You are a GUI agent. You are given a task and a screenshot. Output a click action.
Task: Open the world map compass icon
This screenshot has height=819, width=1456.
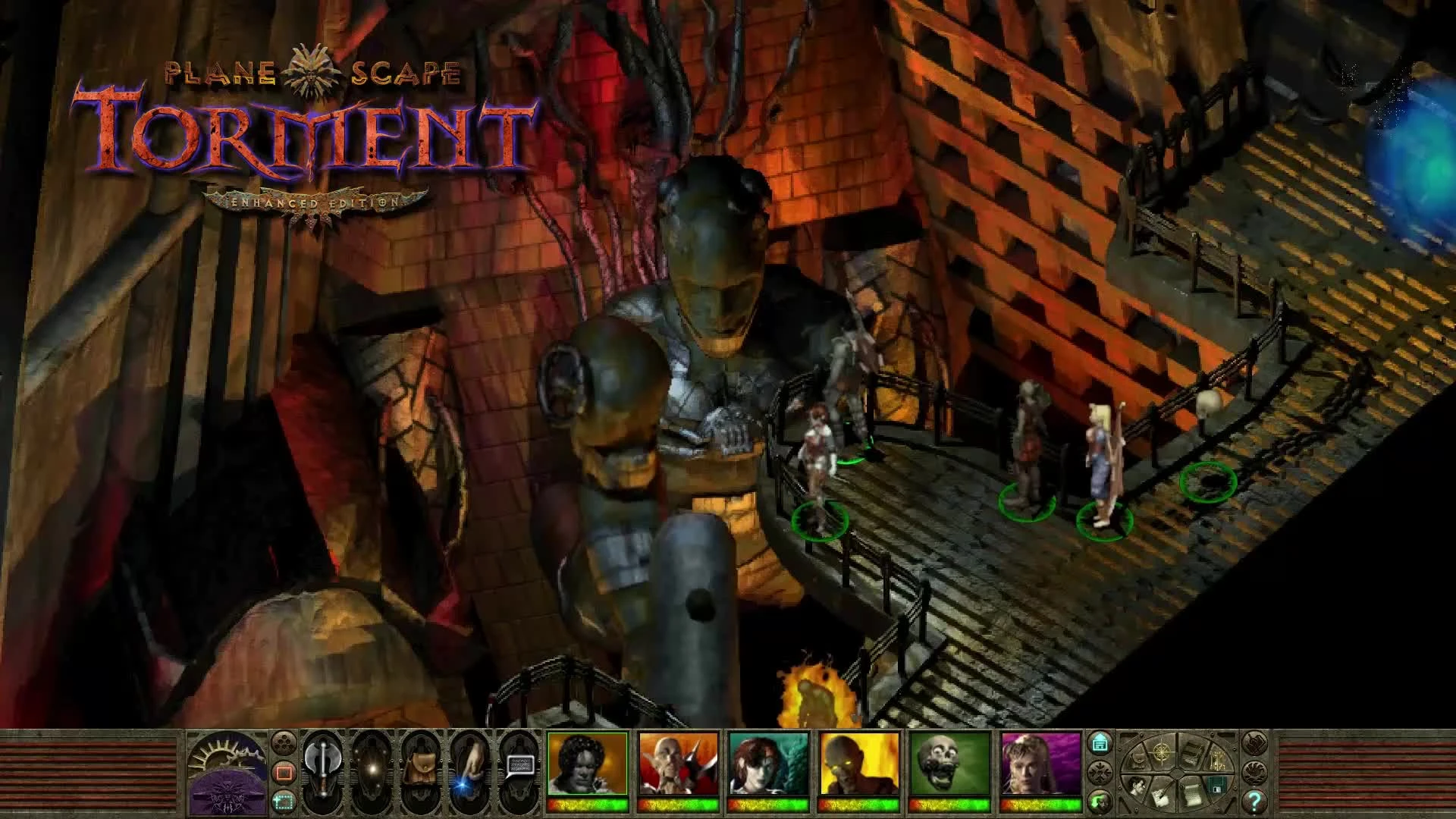1161,753
